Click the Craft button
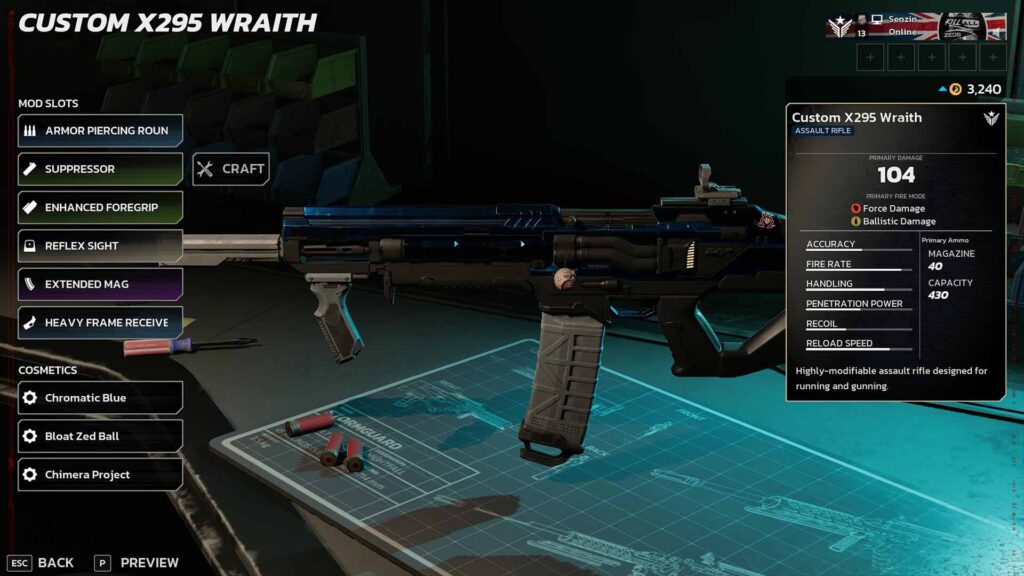This screenshot has height=576, width=1024. coord(231,169)
